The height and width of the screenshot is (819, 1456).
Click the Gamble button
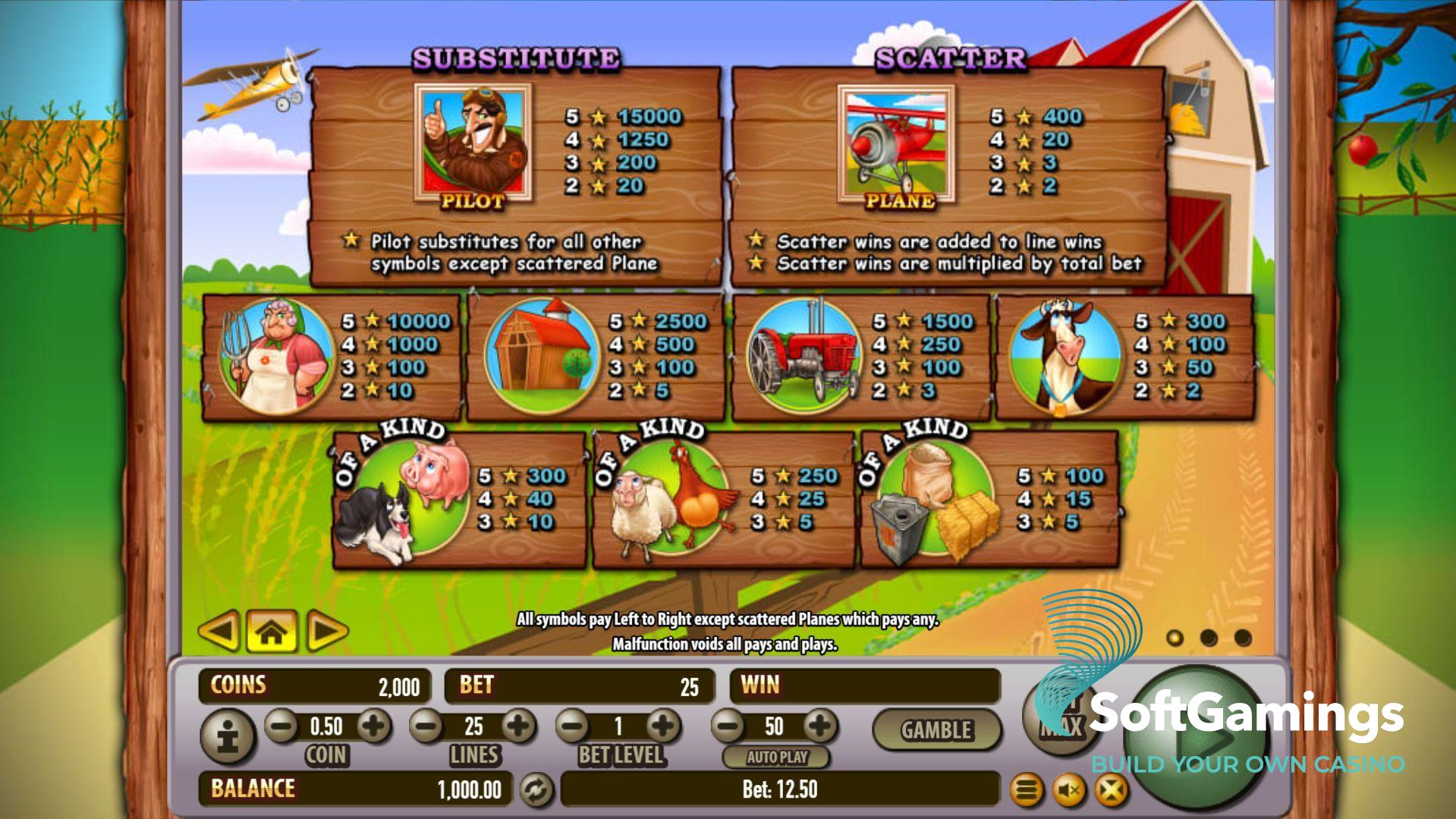936,730
